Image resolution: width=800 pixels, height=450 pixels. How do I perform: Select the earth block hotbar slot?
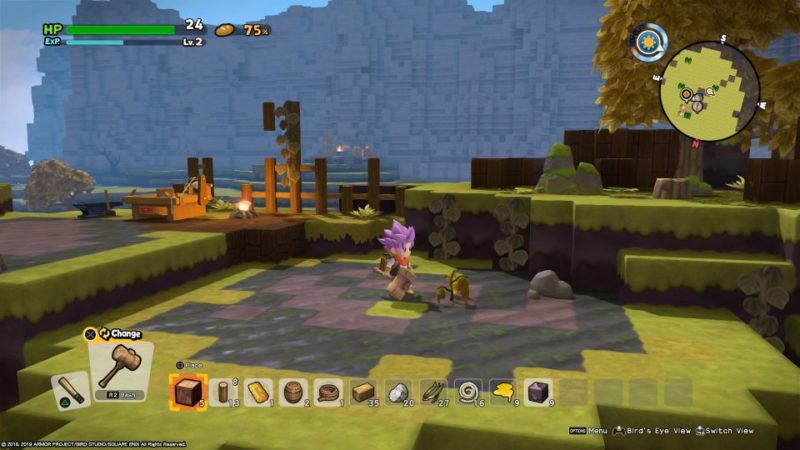[x=187, y=391]
